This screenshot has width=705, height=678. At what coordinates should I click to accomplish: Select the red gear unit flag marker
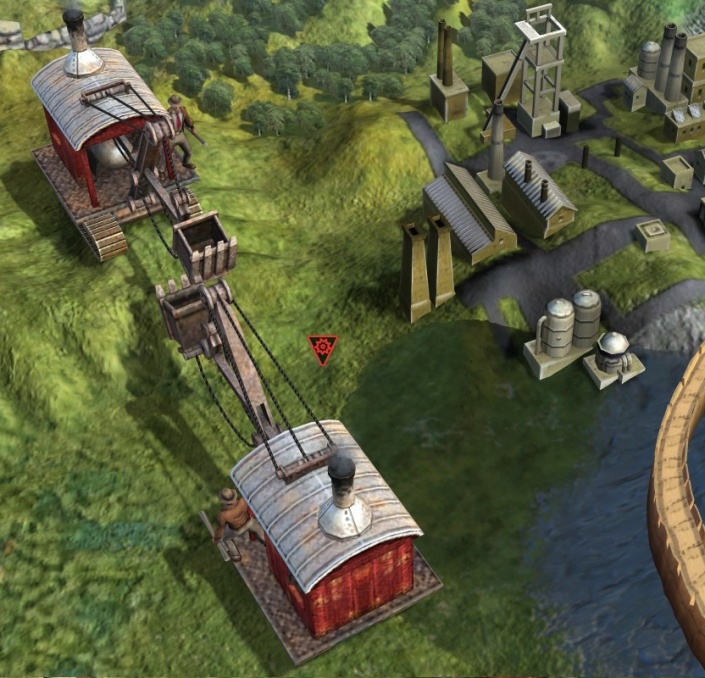point(323,349)
